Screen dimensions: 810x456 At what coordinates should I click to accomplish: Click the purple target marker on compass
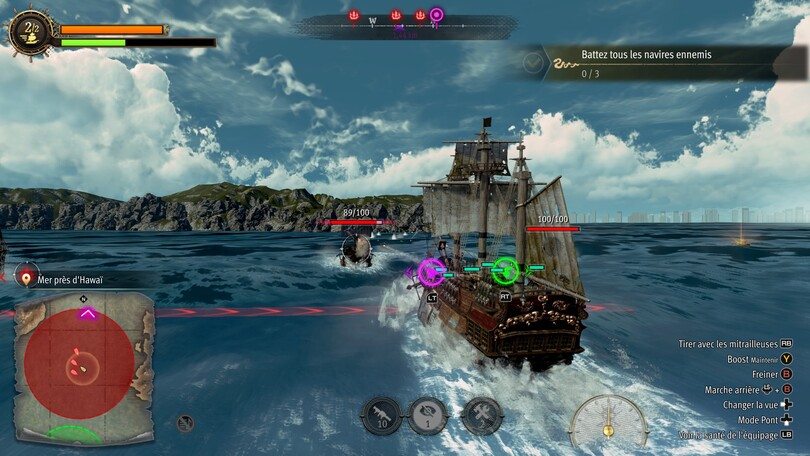(437, 15)
